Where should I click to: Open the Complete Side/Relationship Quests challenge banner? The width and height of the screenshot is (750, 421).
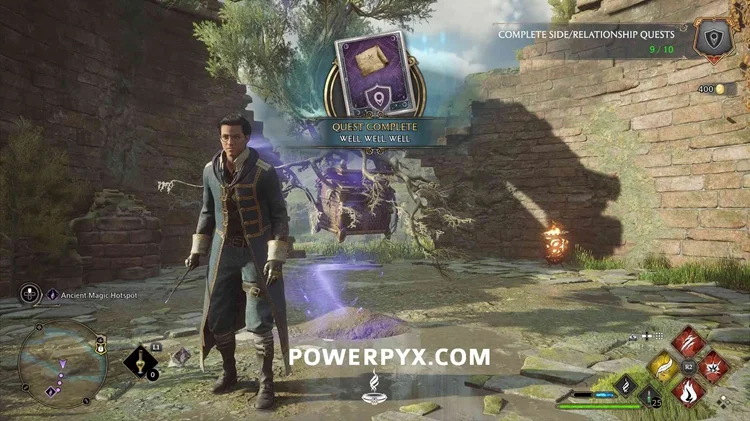coord(586,41)
